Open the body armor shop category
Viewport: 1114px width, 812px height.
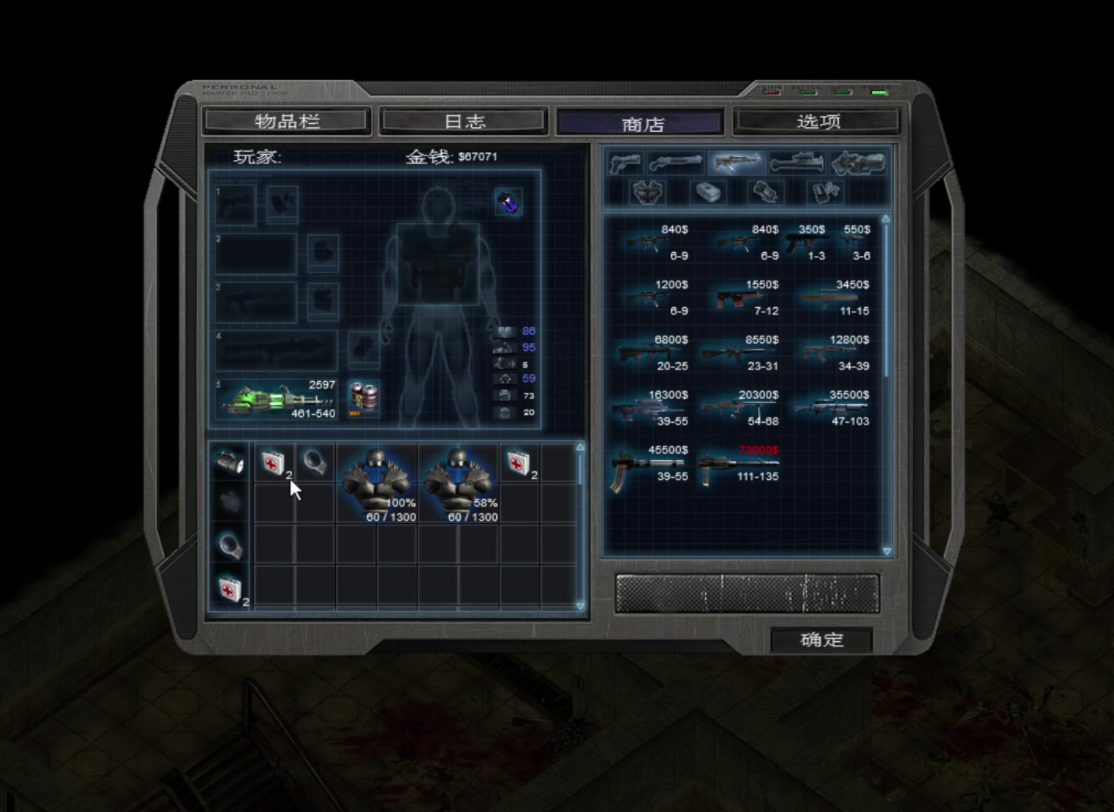tap(649, 191)
